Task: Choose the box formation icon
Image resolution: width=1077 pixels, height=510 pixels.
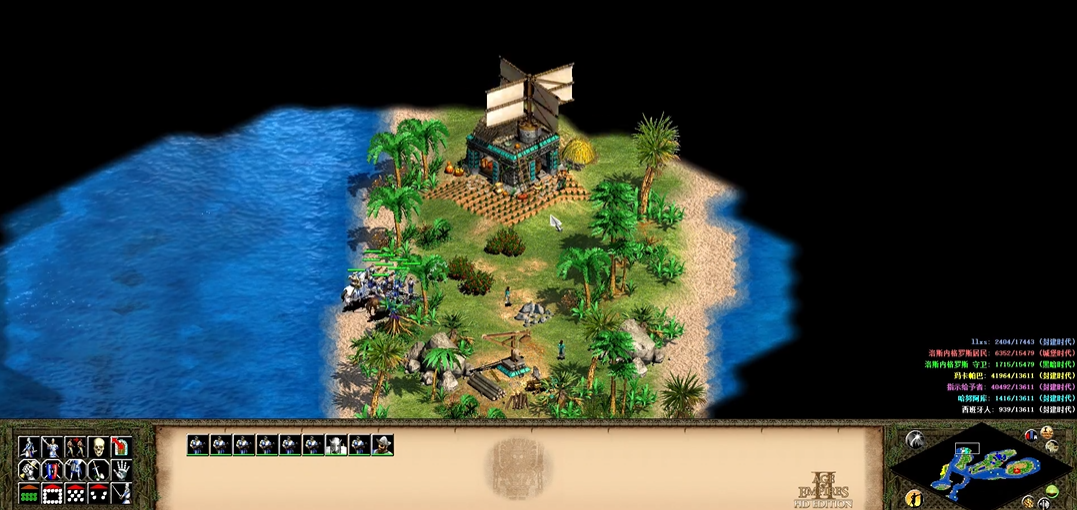Action: [x=52, y=493]
